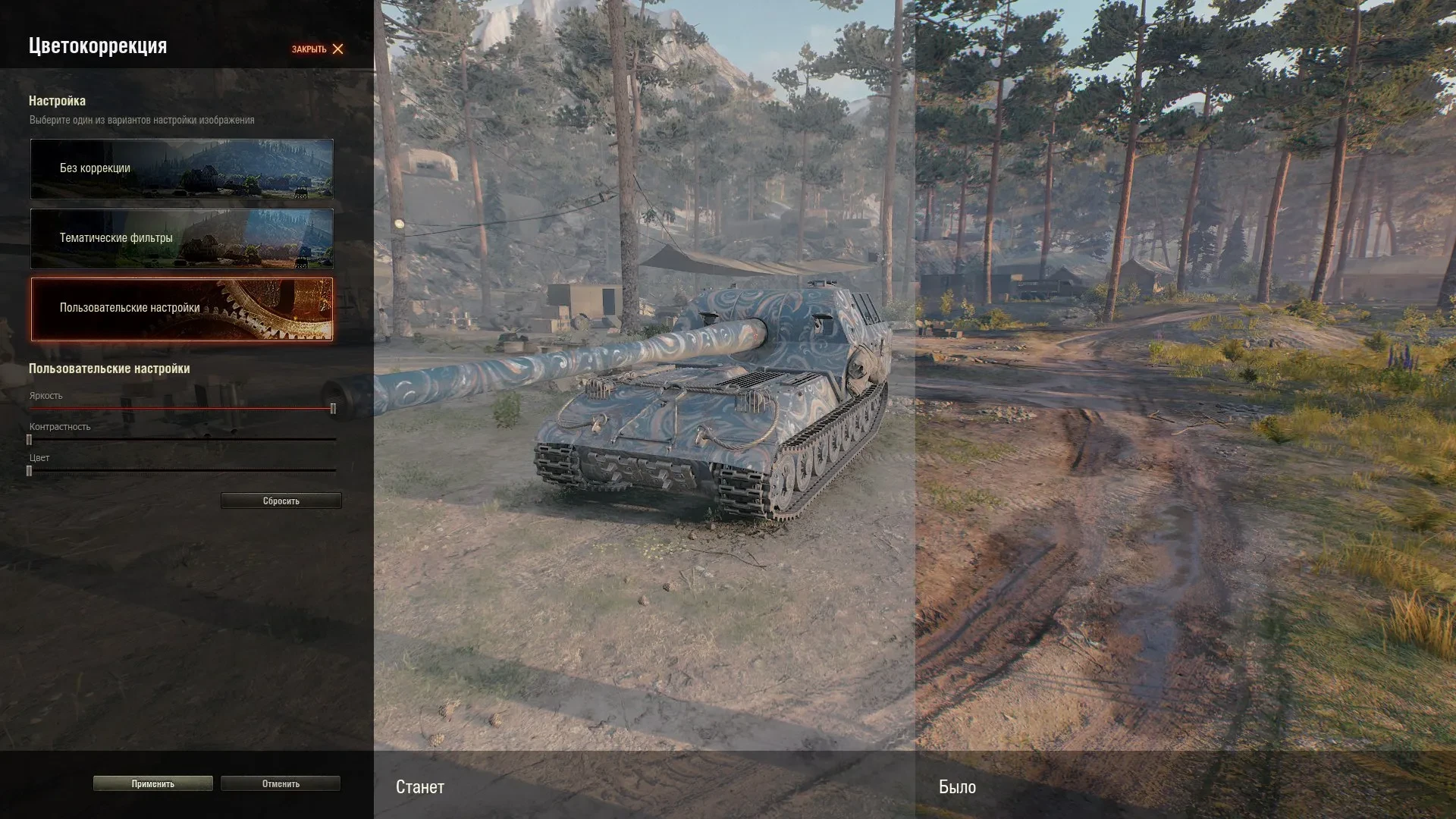Image resolution: width=1456 pixels, height=819 pixels.
Task: Cancel changes with Отменить button
Action: pos(281,784)
